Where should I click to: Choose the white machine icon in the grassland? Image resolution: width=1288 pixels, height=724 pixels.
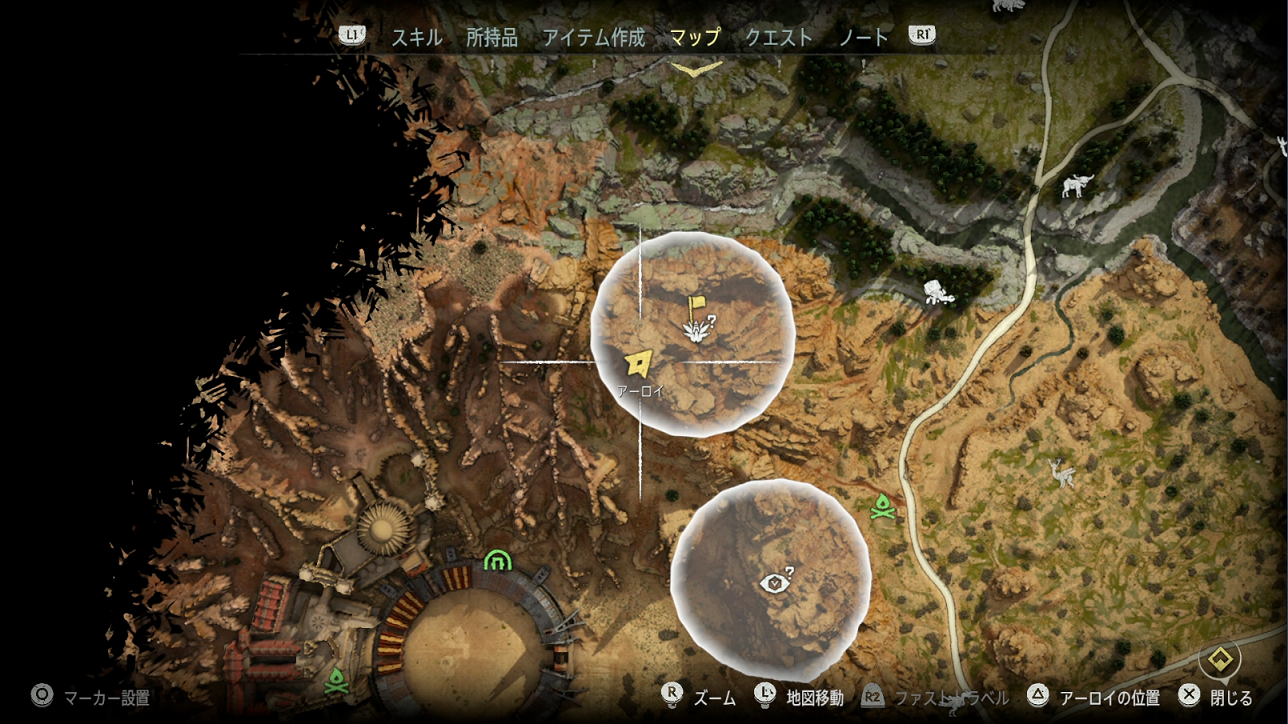(x=1060, y=473)
